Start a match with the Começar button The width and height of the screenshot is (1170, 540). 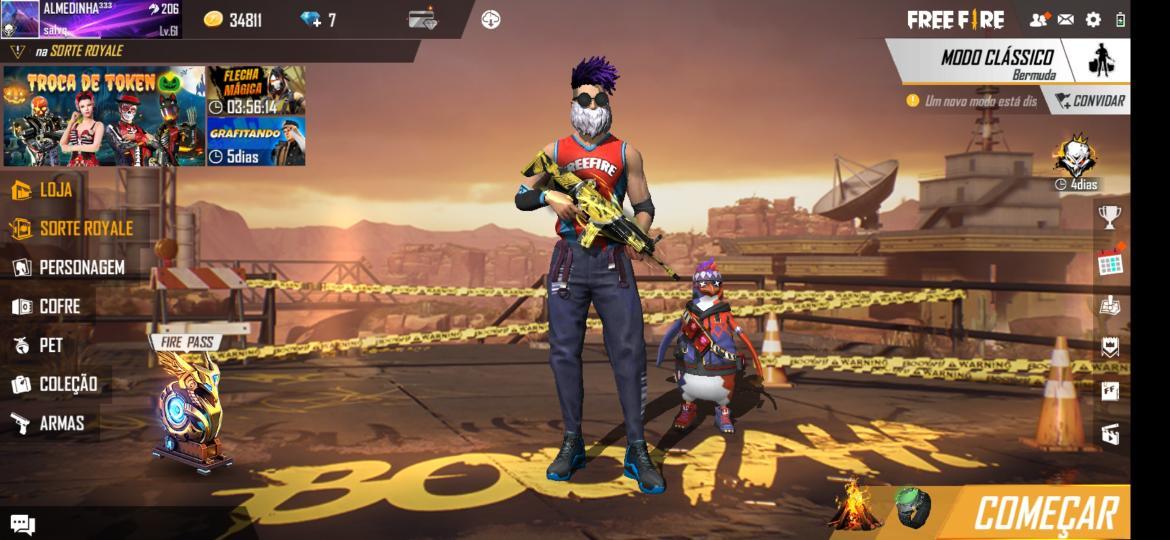pyautogui.click(x=1045, y=513)
